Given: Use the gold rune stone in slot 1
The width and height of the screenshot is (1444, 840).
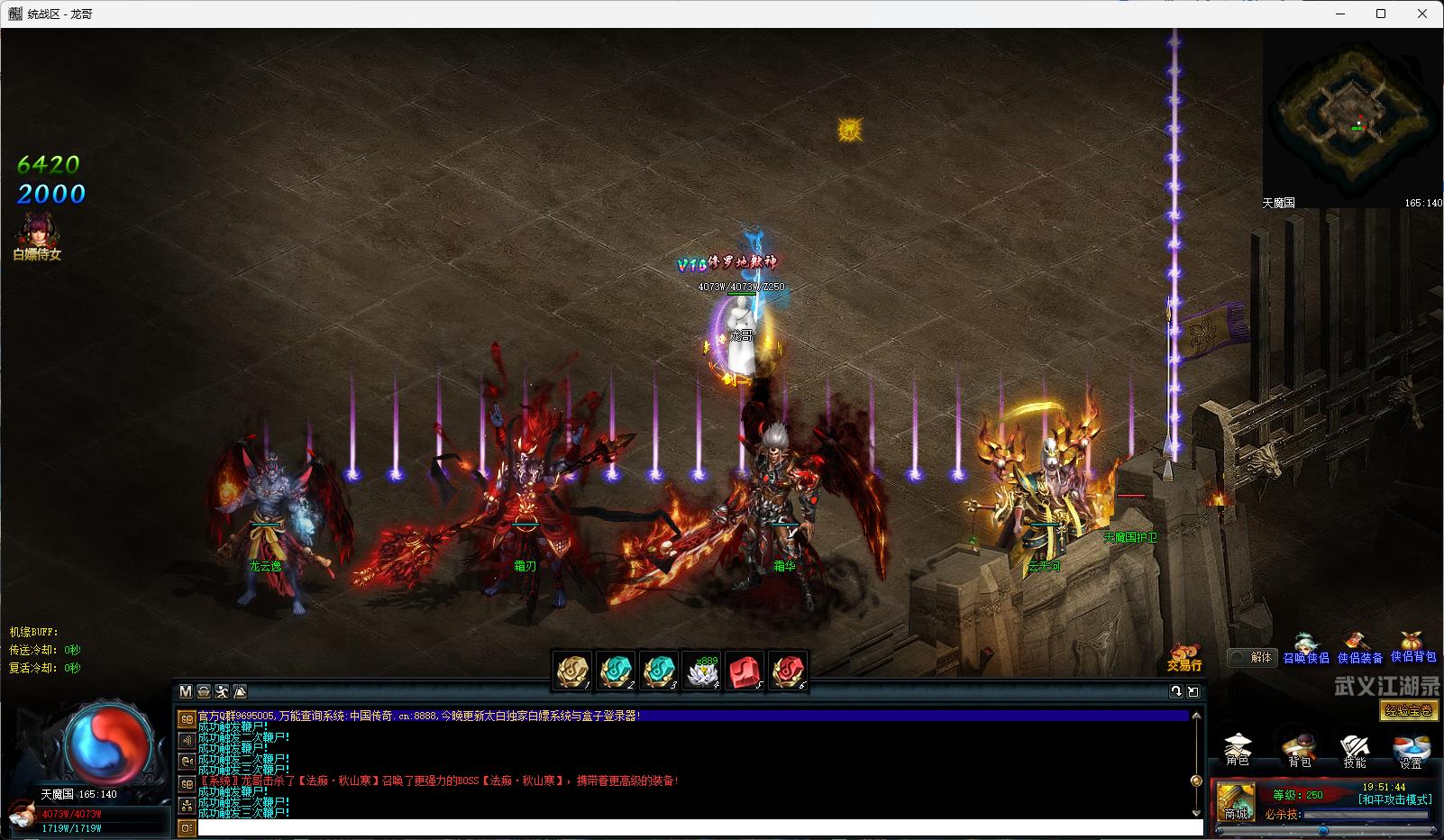Looking at the screenshot, I should 571,671.
